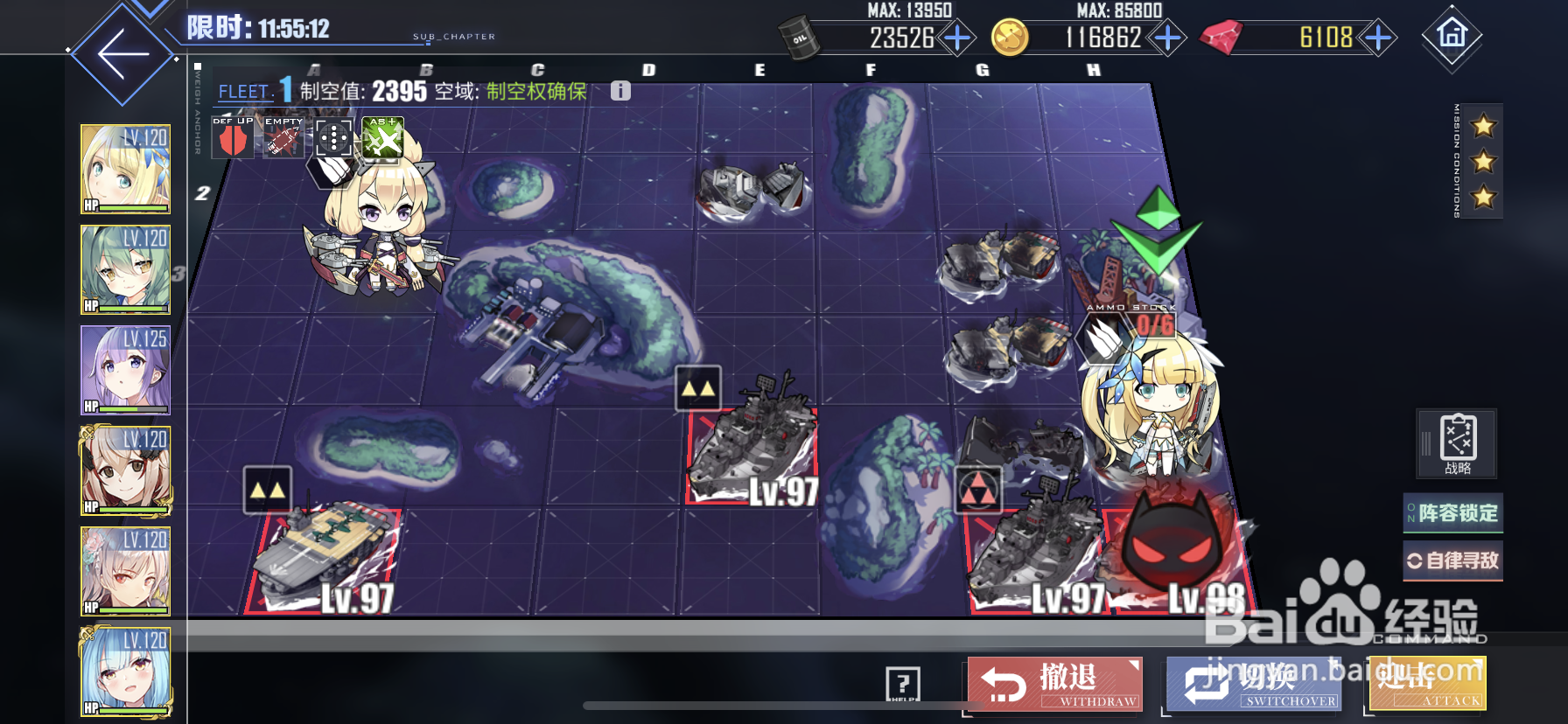Switch to the FLEET 1 tab
Screen dimensions: 1568x724
click(x=254, y=89)
